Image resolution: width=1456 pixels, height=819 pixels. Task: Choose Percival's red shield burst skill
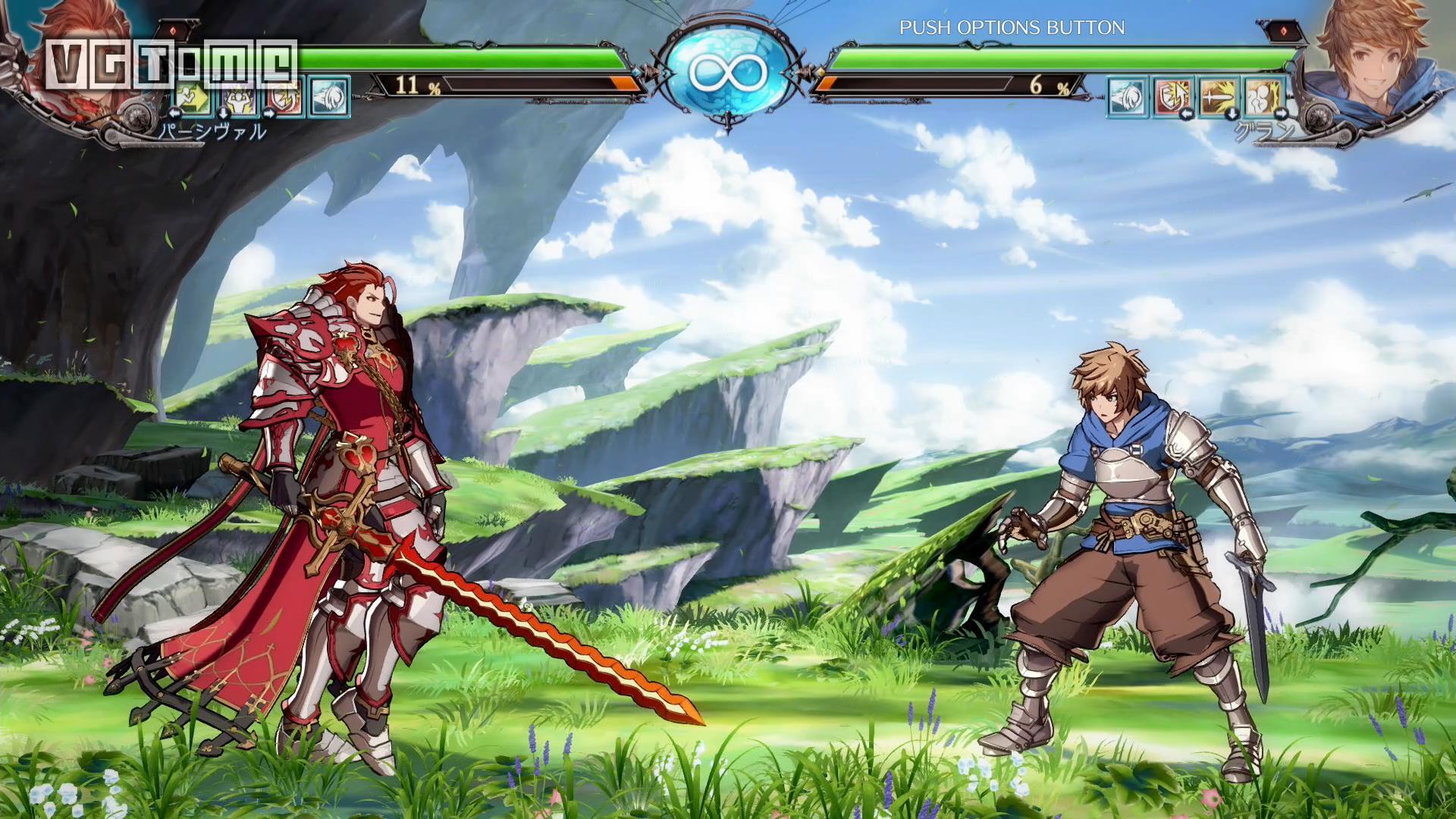tap(285, 97)
